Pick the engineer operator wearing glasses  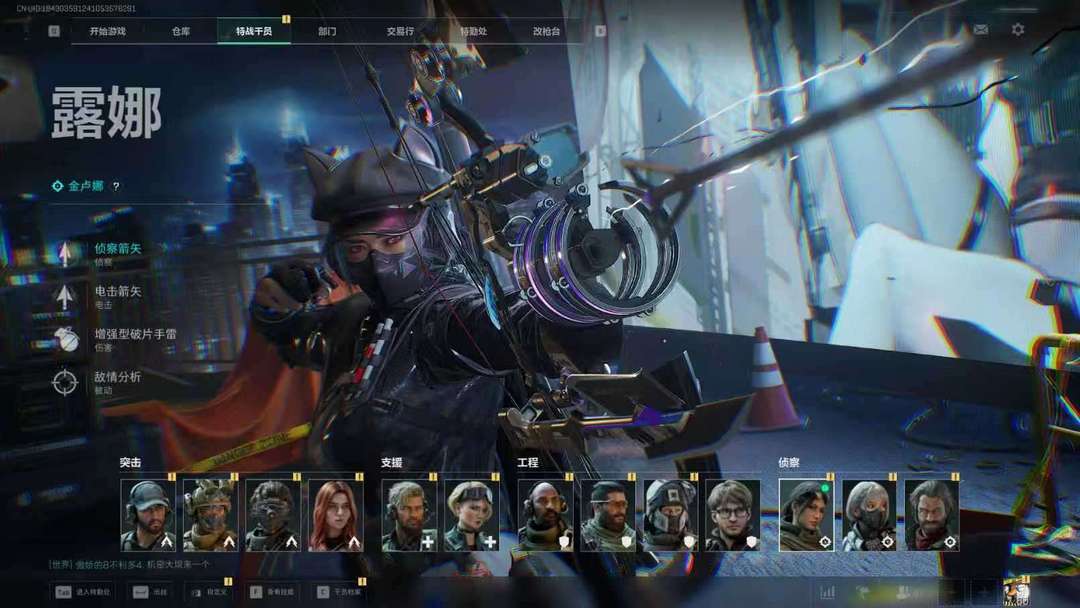(733, 515)
